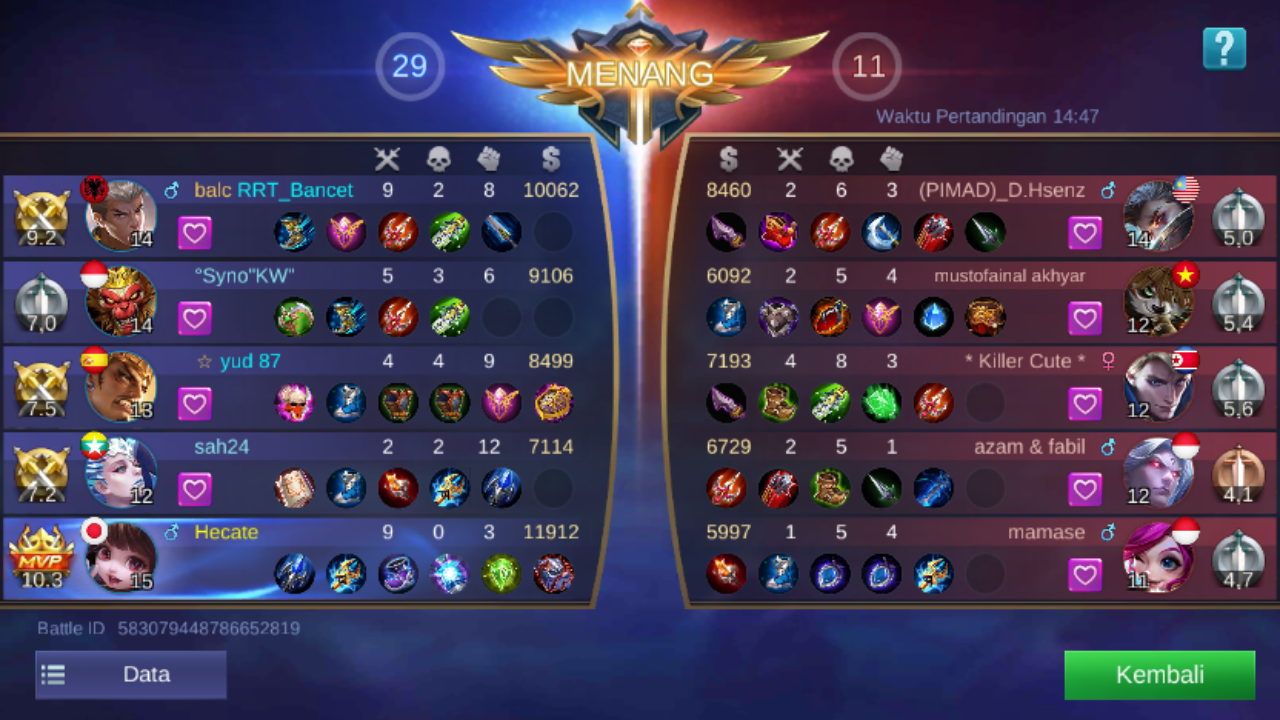This screenshot has width=1280, height=720.
Task: Click the first item in Hecate's build
Action: click(295, 573)
